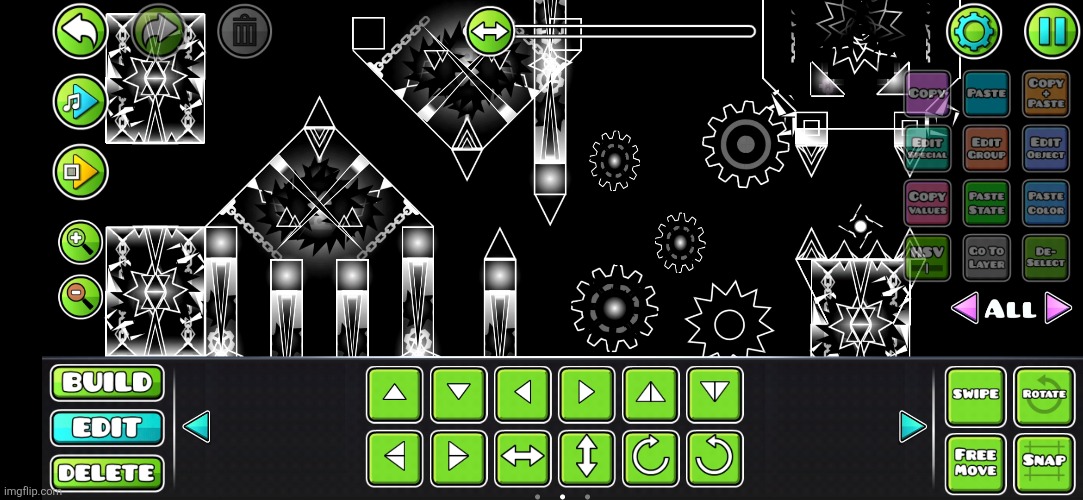
Task: Toggle the Rotate option
Action: pos(1044,395)
